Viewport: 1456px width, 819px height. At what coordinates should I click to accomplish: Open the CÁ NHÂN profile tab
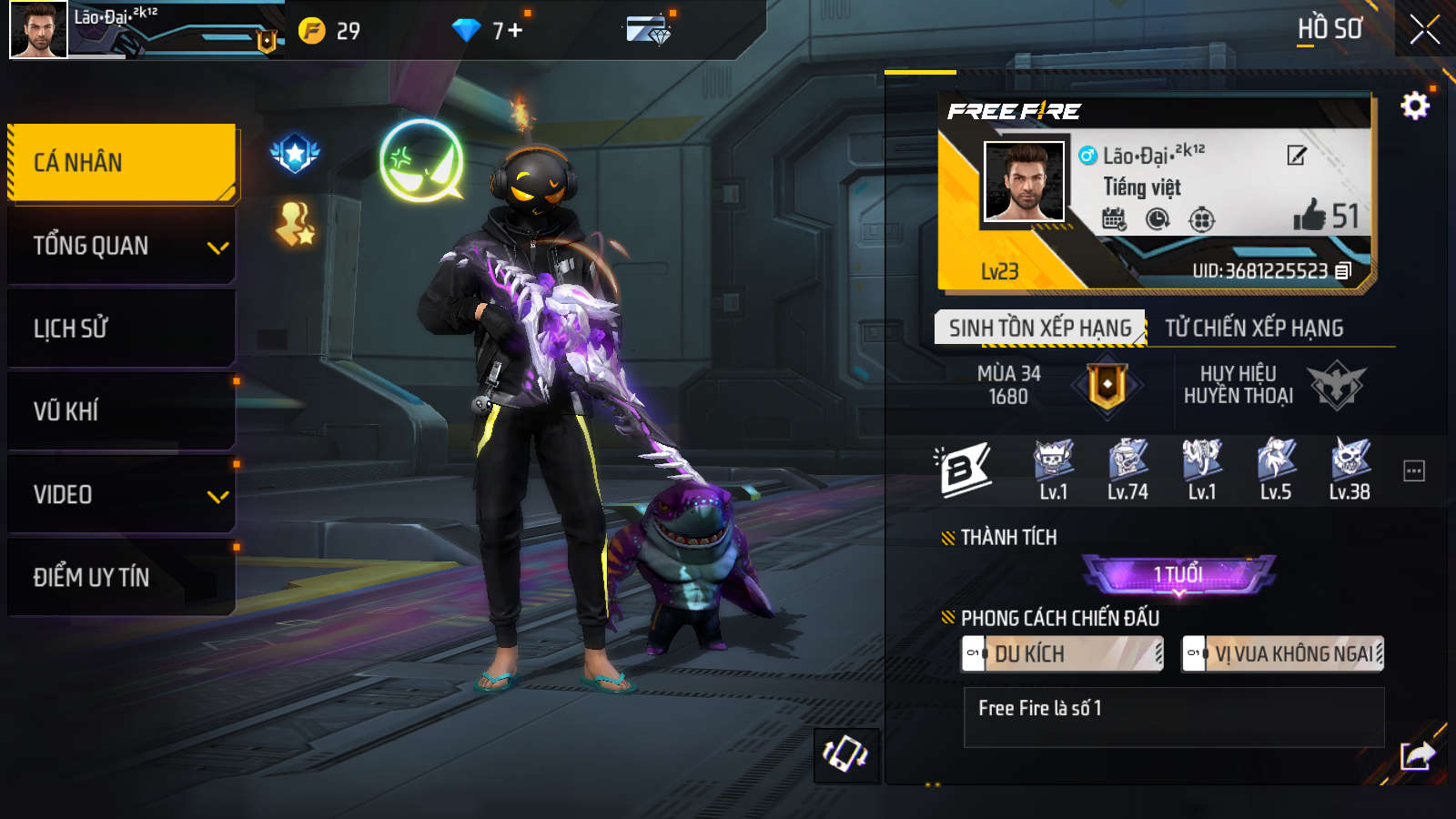click(122, 162)
